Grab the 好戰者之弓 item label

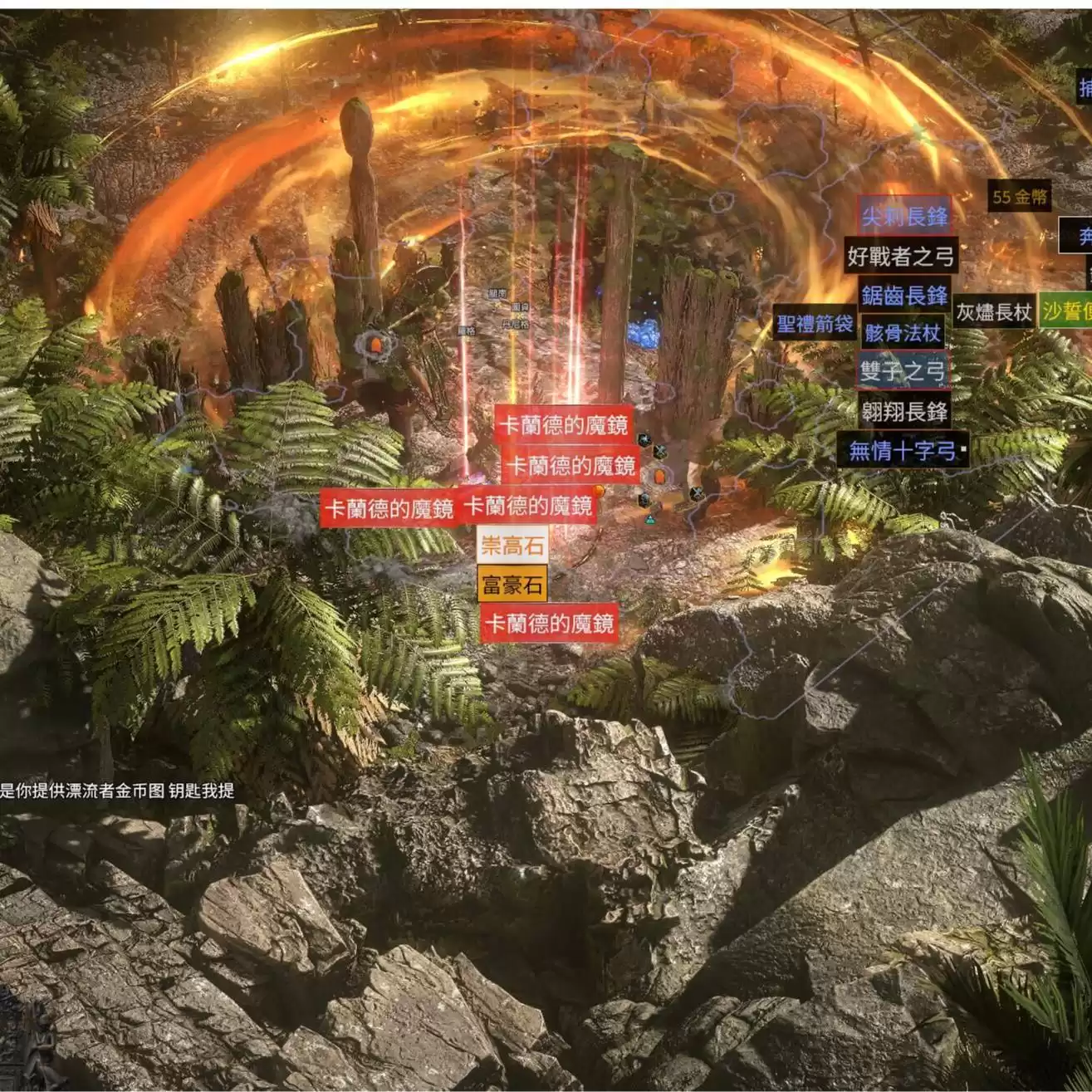click(x=901, y=257)
